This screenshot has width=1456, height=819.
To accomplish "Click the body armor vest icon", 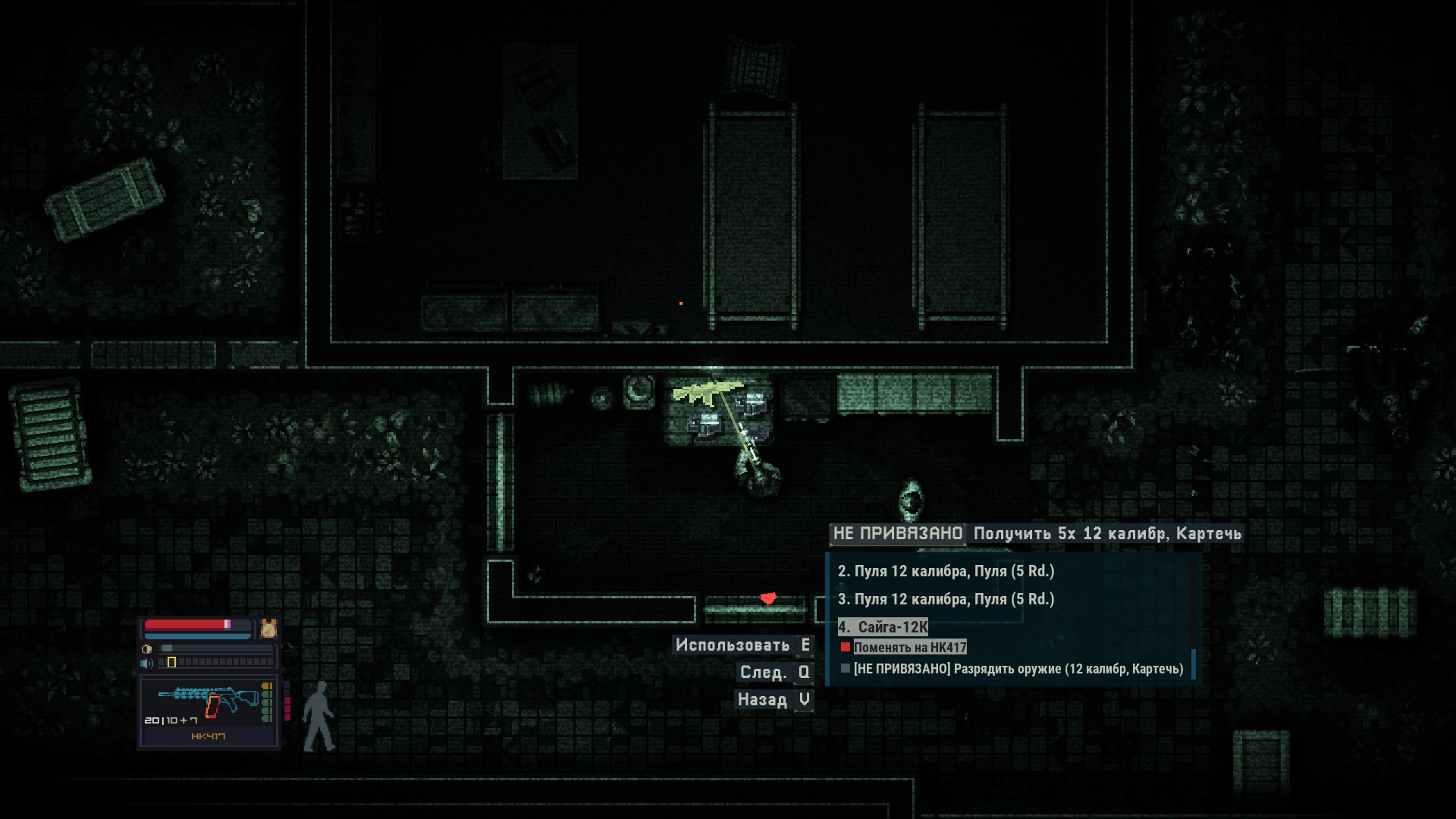I will (x=268, y=628).
